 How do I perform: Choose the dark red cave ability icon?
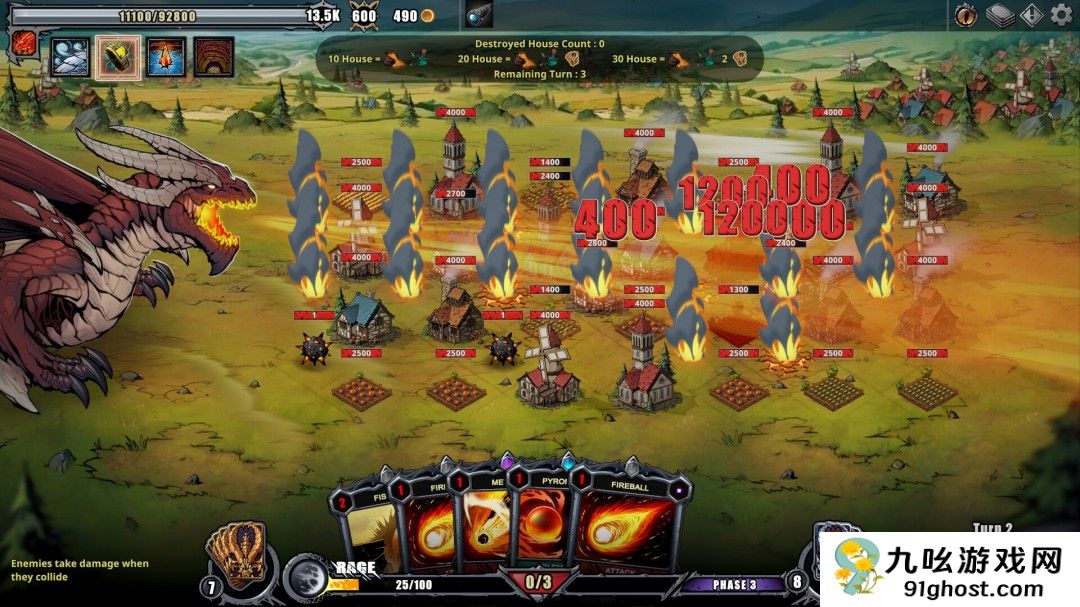[x=213, y=57]
